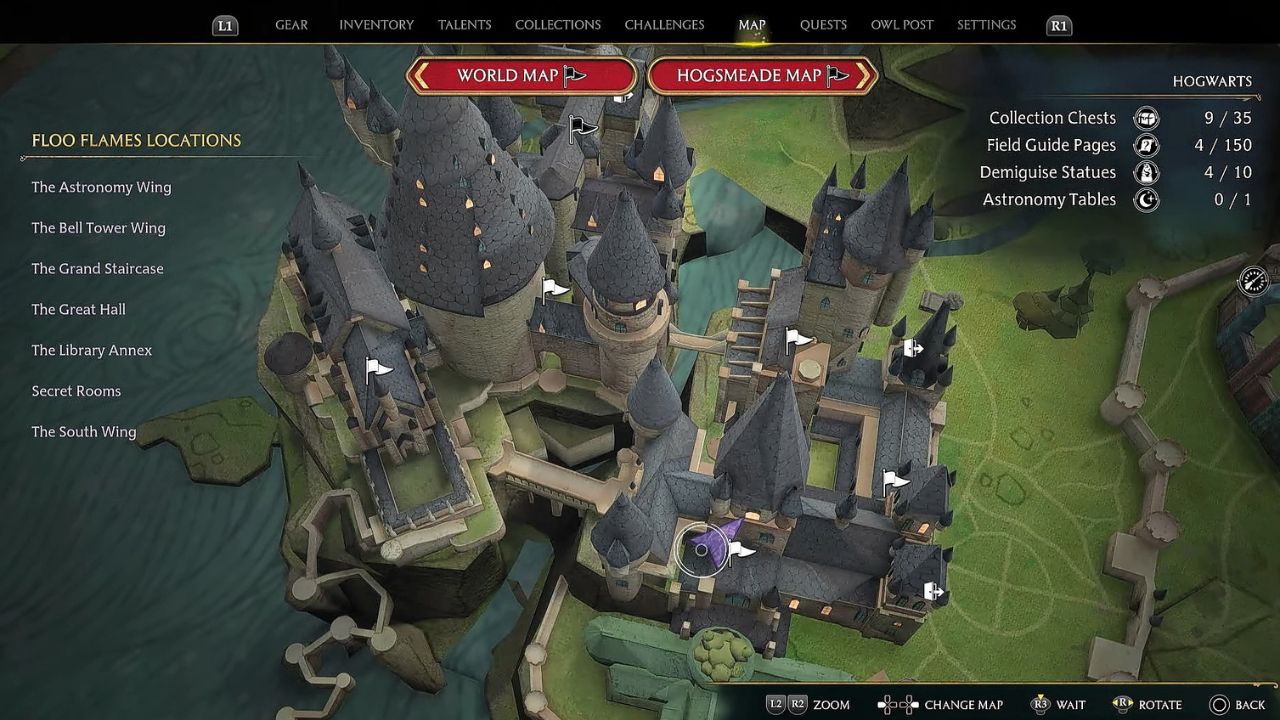Choose The Bell Tower Wing entry

tap(98, 228)
